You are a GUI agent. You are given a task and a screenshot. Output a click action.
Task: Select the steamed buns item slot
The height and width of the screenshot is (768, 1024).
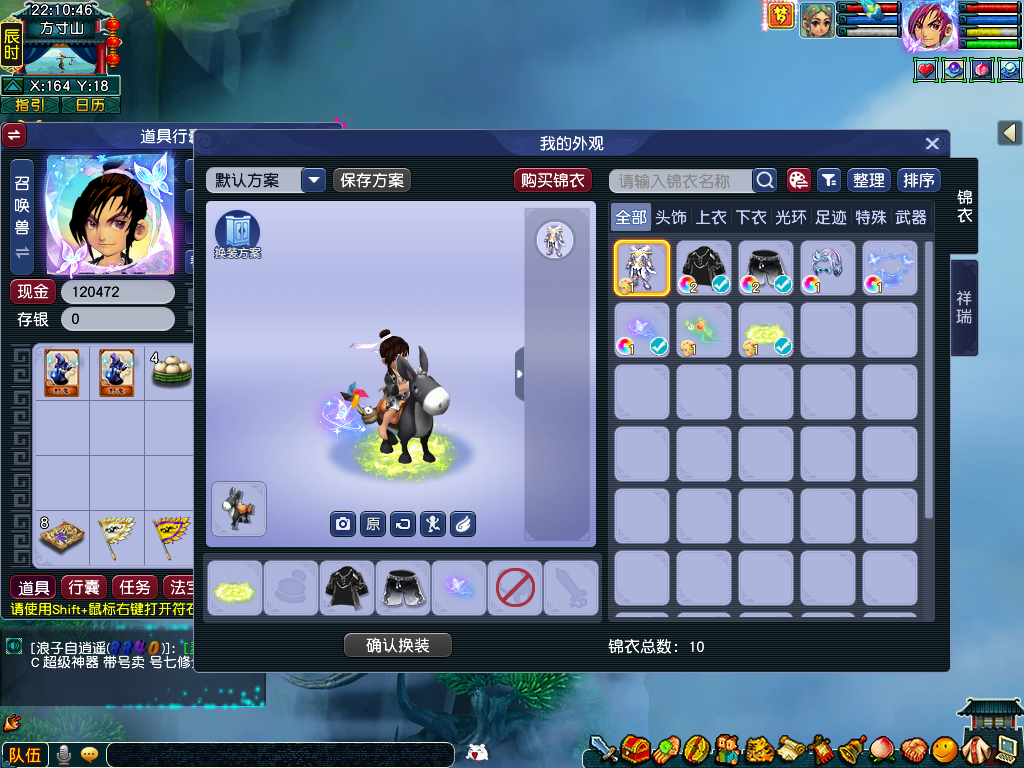(172, 372)
